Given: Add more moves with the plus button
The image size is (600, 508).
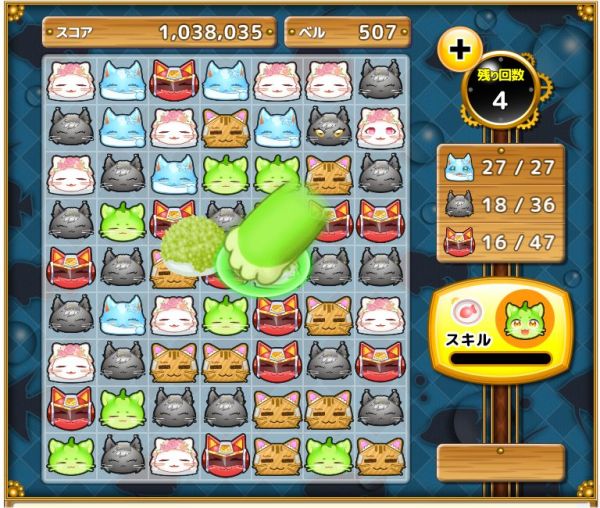Looking at the screenshot, I should click(x=459, y=50).
